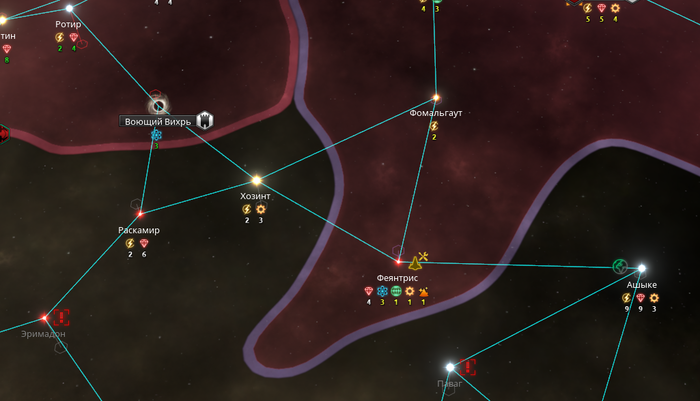The width and height of the screenshot is (700, 401).
Task: Click the fortress icon beside Воющий Вихрь
Action: pos(205,120)
